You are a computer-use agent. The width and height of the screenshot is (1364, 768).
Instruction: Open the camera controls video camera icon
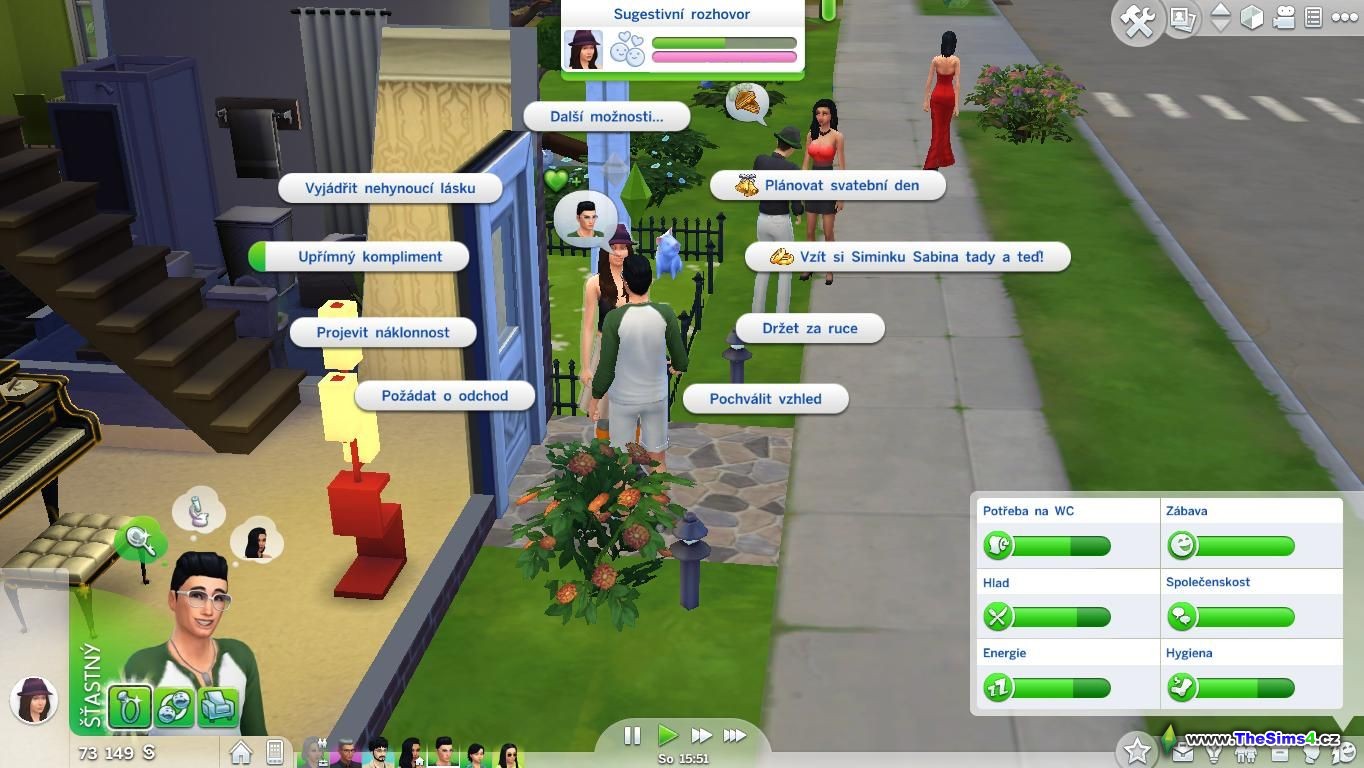[x=1285, y=18]
